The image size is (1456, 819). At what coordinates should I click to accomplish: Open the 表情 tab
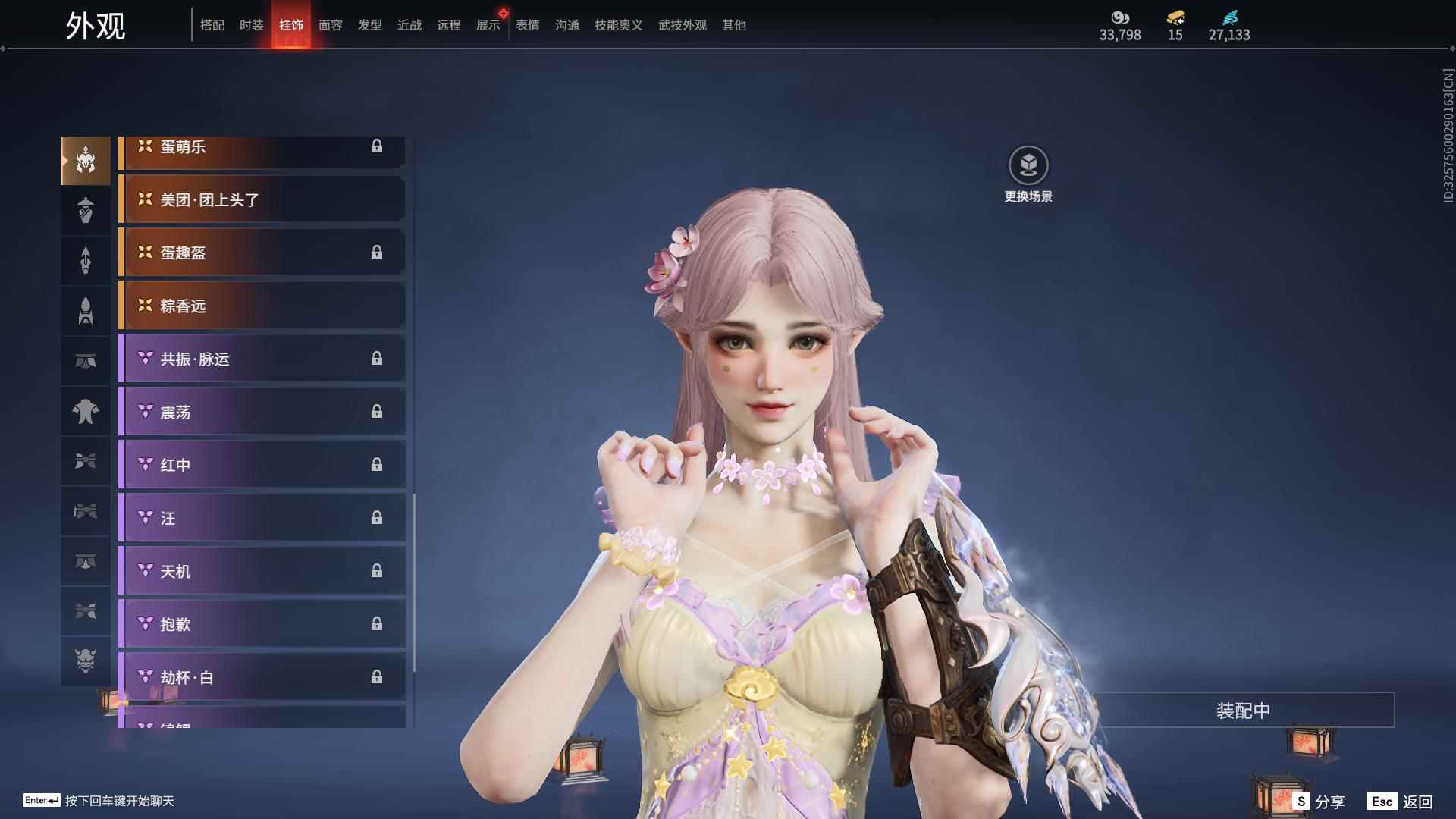(527, 25)
